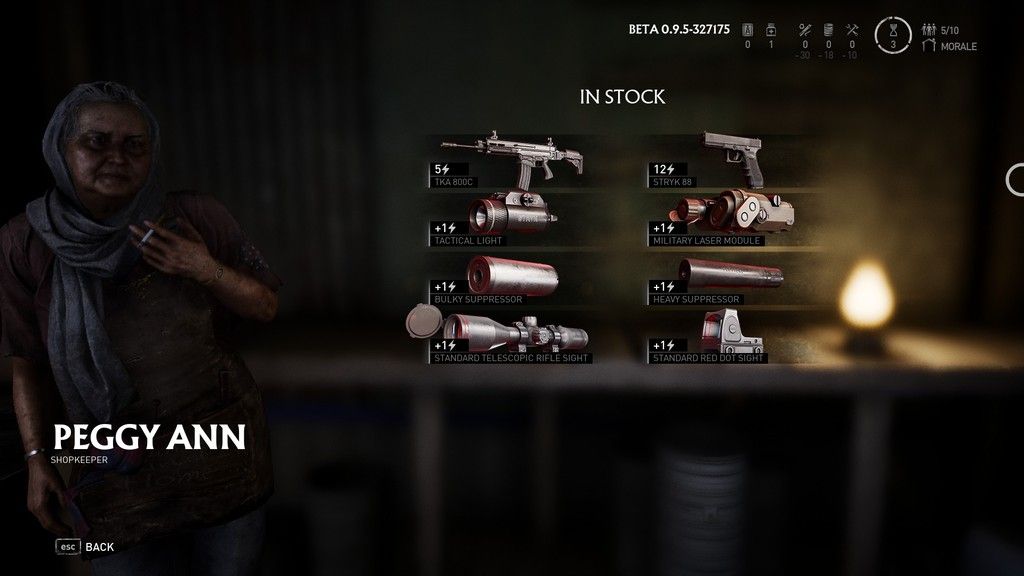Pick the Tactical Light attachment

518,216
